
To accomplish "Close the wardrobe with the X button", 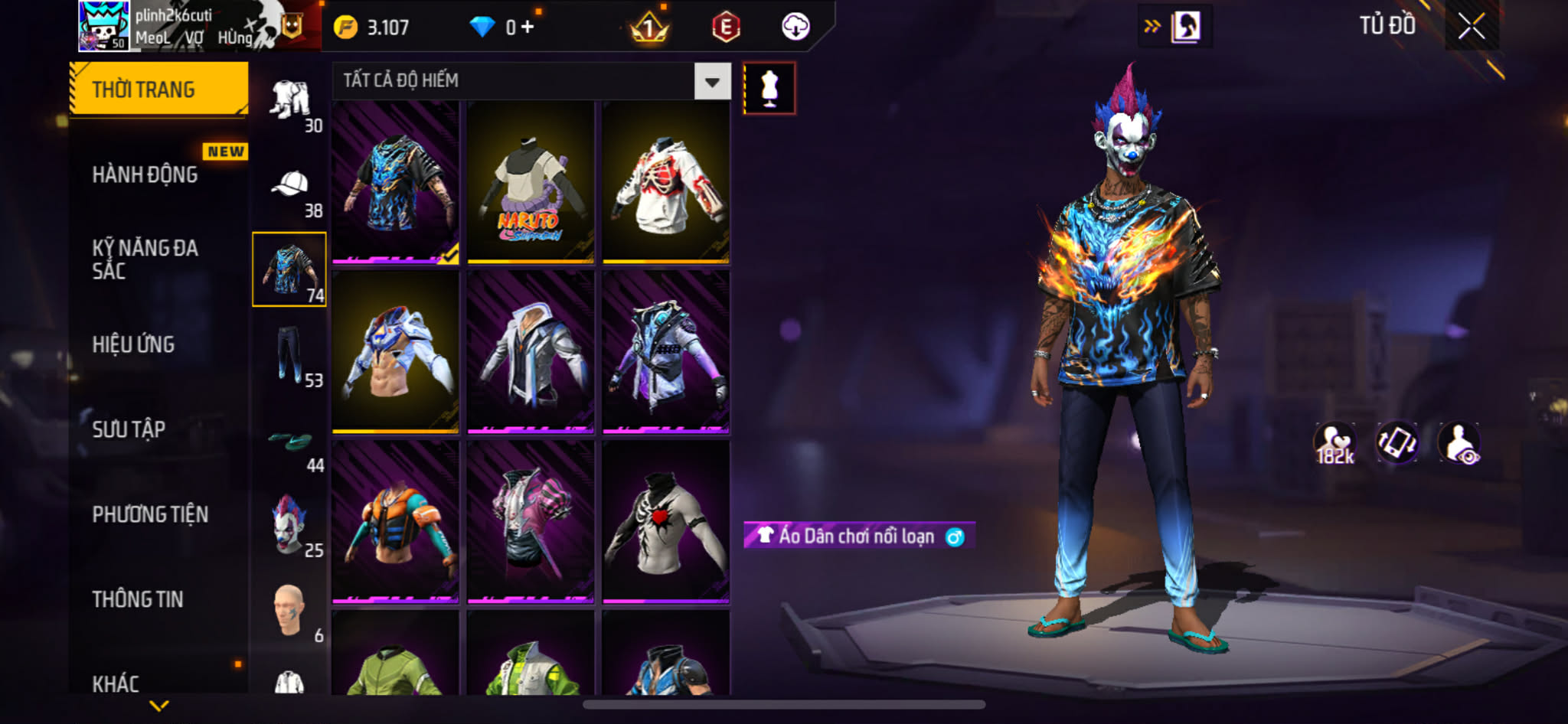I will tap(1471, 27).
